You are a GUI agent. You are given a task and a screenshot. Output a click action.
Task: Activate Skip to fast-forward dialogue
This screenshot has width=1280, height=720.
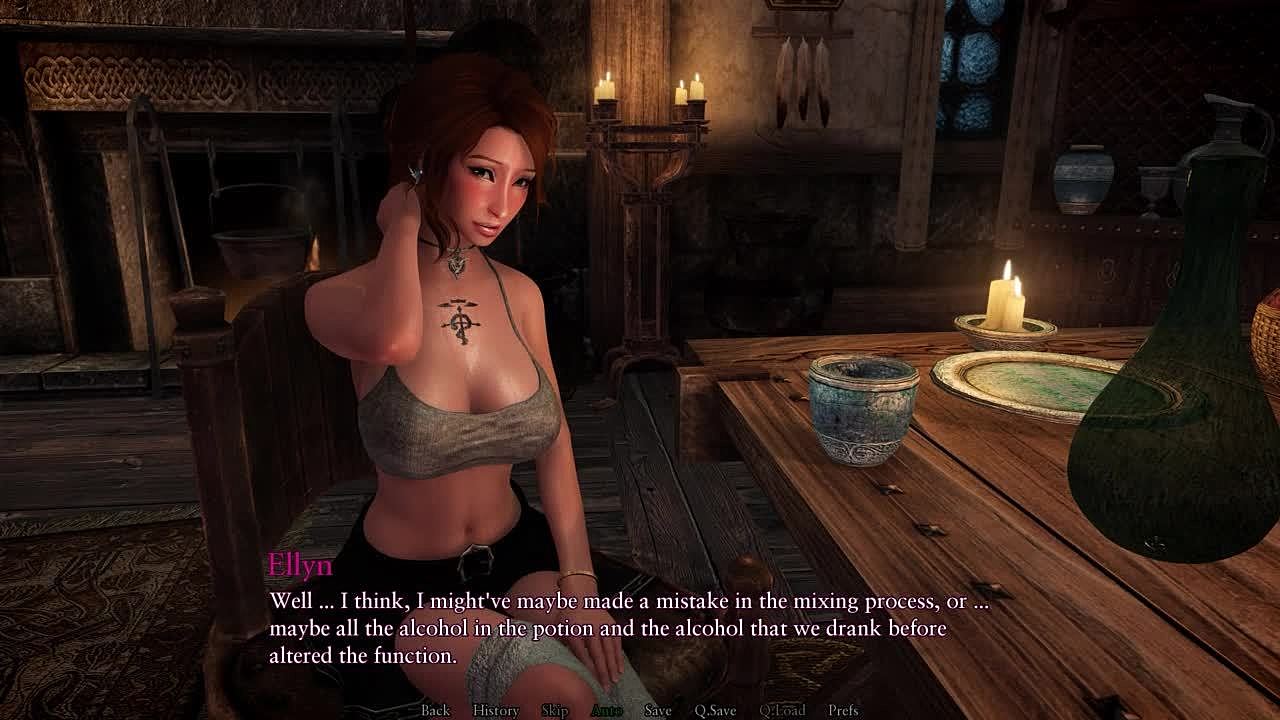pyautogui.click(x=554, y=710)
